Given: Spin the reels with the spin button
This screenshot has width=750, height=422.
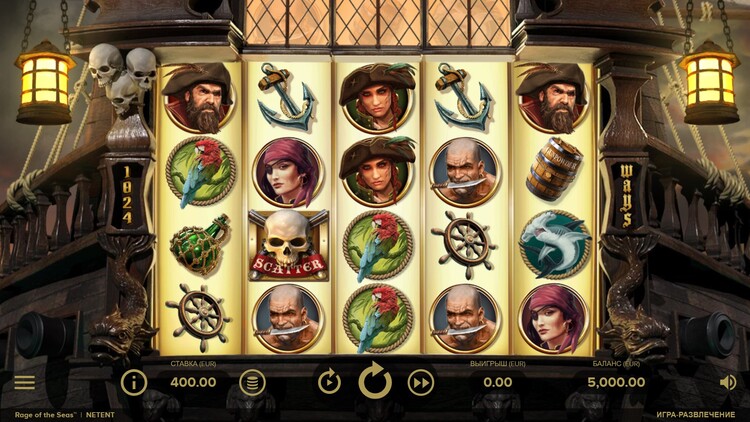Looking at the screenshot, I should [x=375, y=381].
